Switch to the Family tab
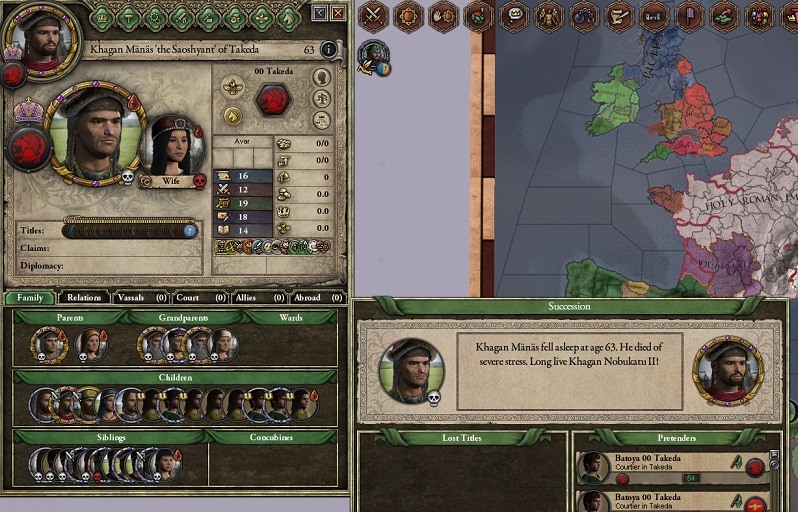798x512 pixels. (29, 297)
